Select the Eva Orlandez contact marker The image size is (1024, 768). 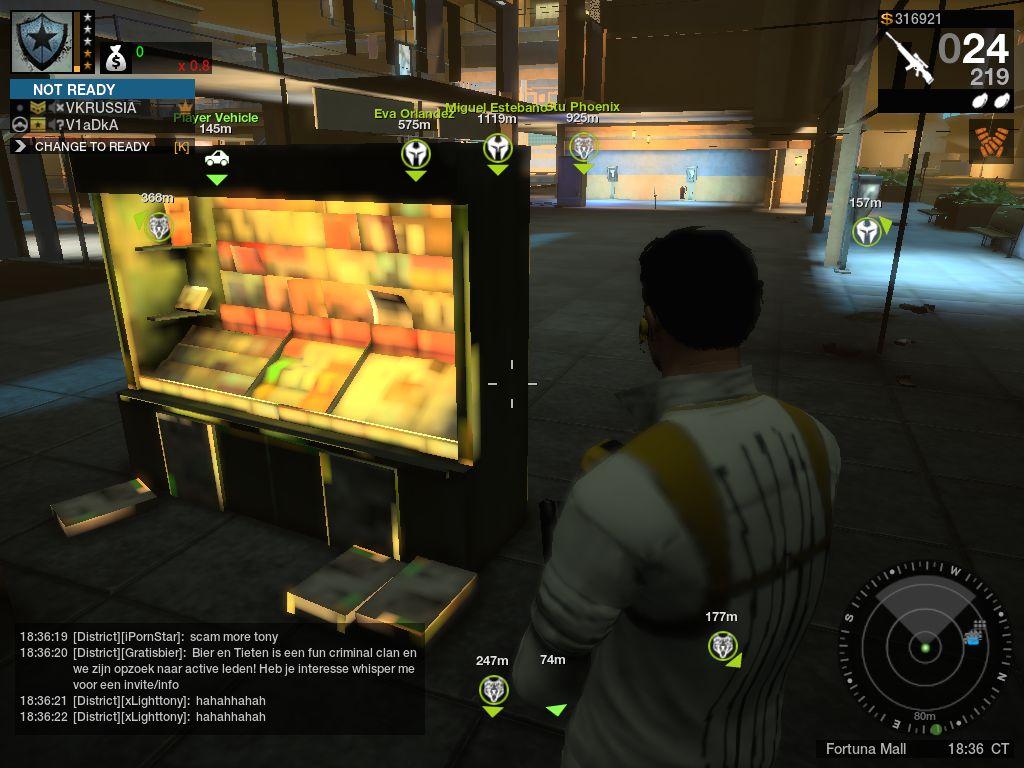(416, 154)
